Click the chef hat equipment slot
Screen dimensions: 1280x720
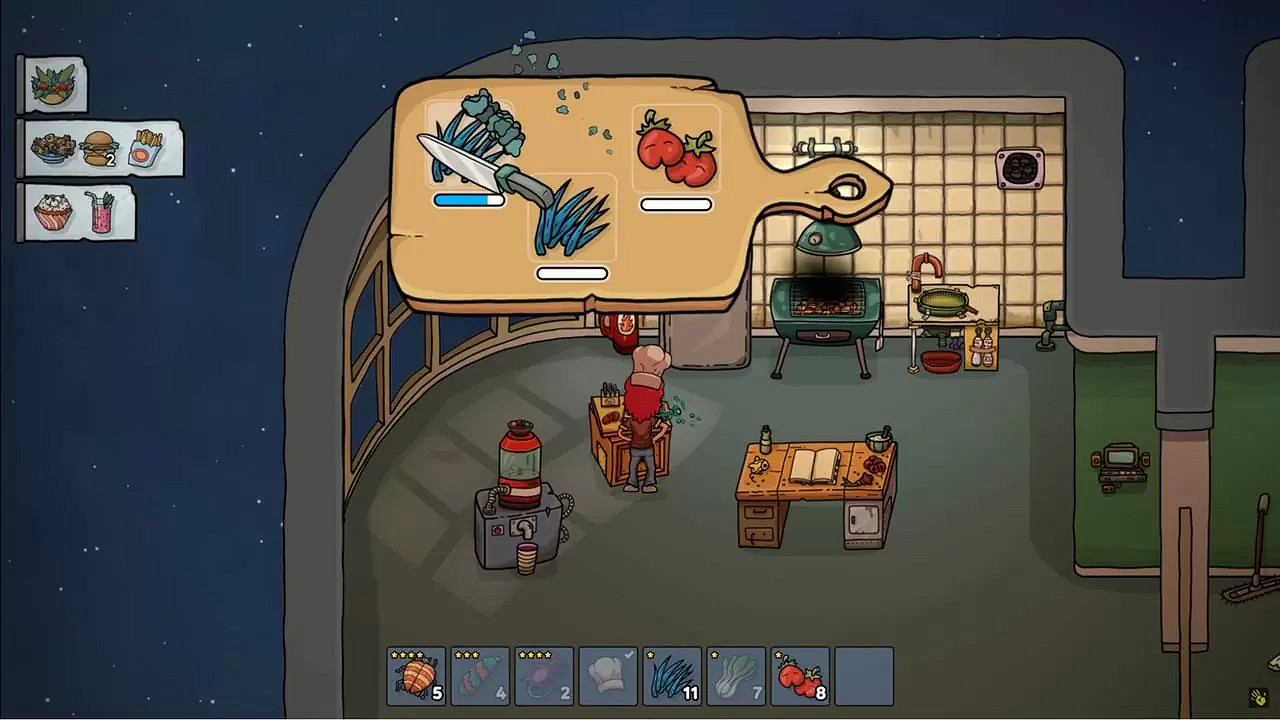pos(608,675)
